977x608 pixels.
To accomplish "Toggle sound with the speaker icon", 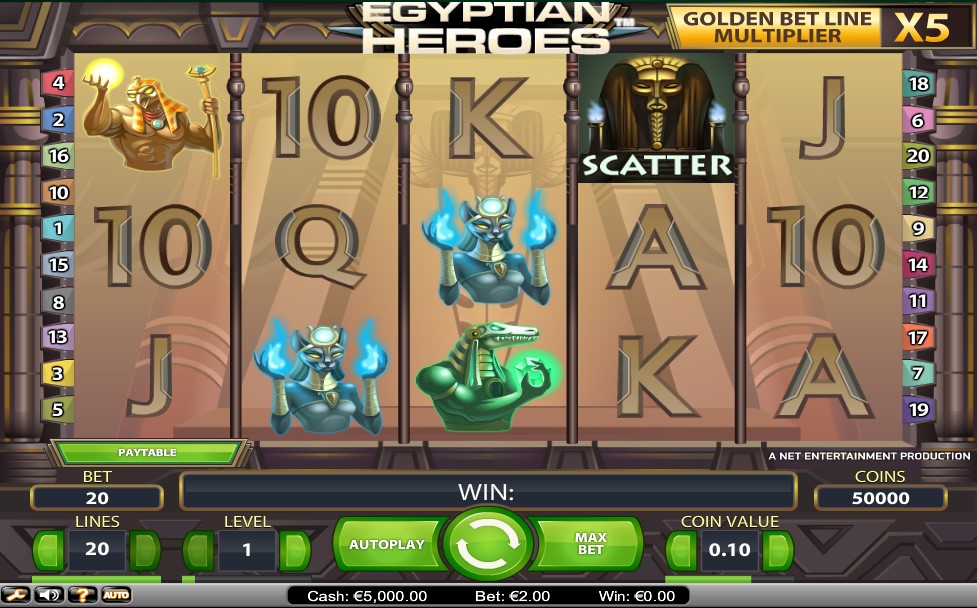I will pyautogui.click(x=48, y=595).
